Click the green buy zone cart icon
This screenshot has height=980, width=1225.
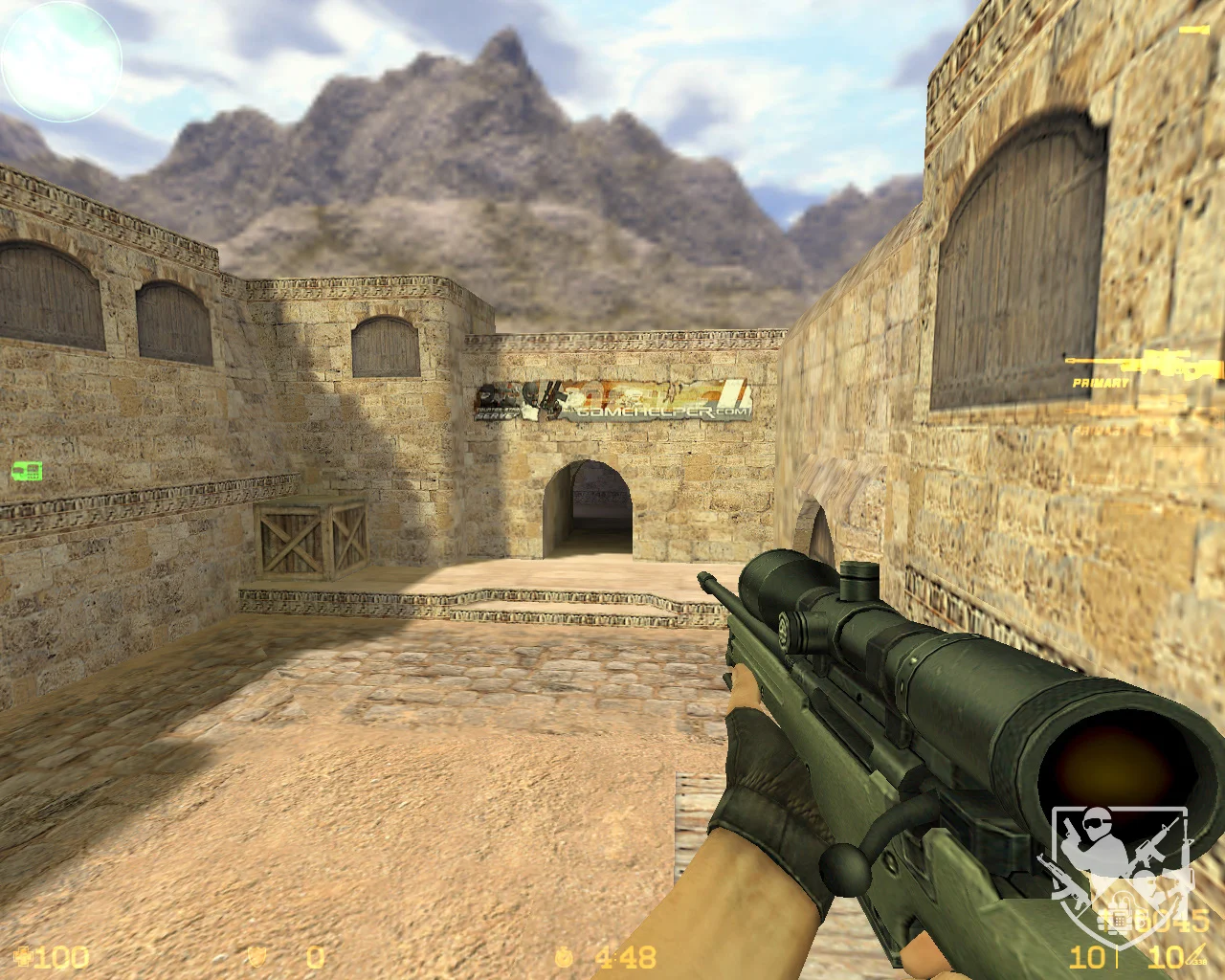pyautogui.click(x=26, y=470)
